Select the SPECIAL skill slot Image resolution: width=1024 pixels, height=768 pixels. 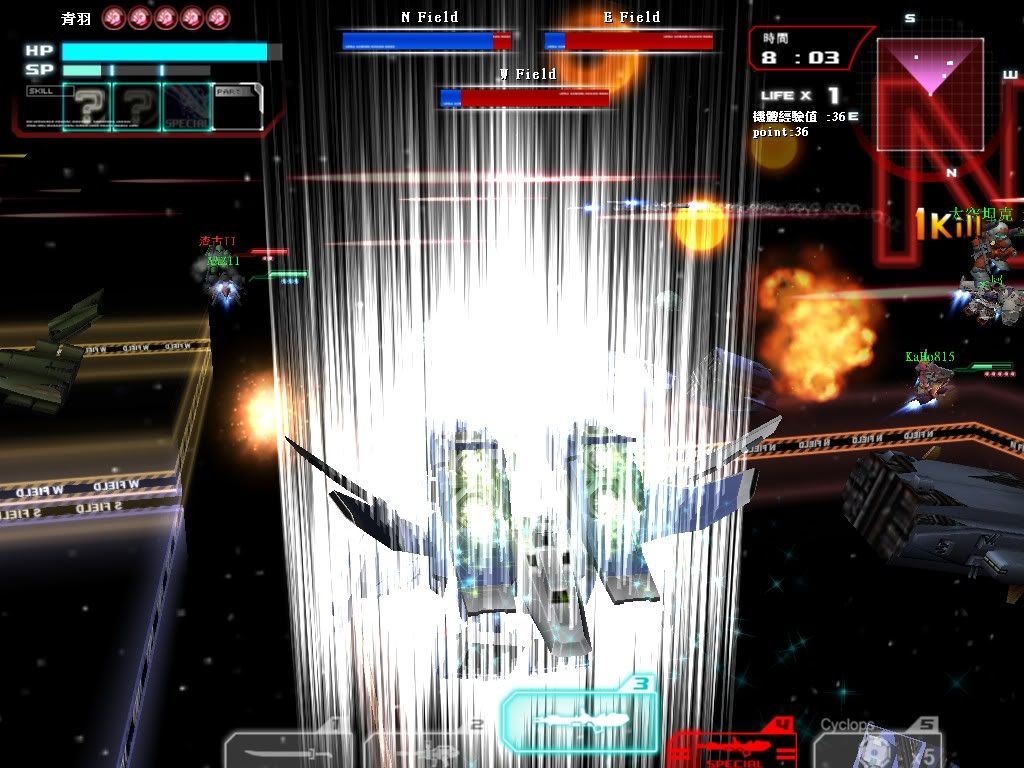point(186,107)
